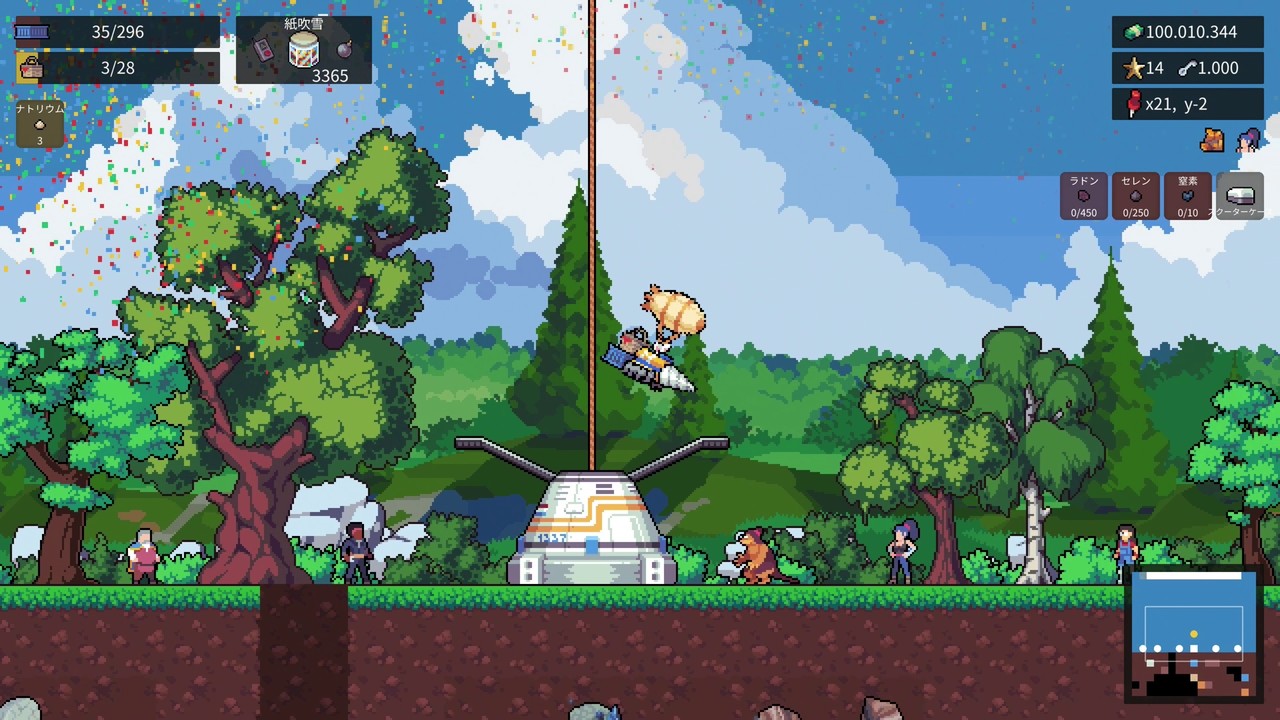Screen dimensions: 1280x720
Task: Click the ラドン 0/450 quest tracker
Action: [x=1082, y=196]
